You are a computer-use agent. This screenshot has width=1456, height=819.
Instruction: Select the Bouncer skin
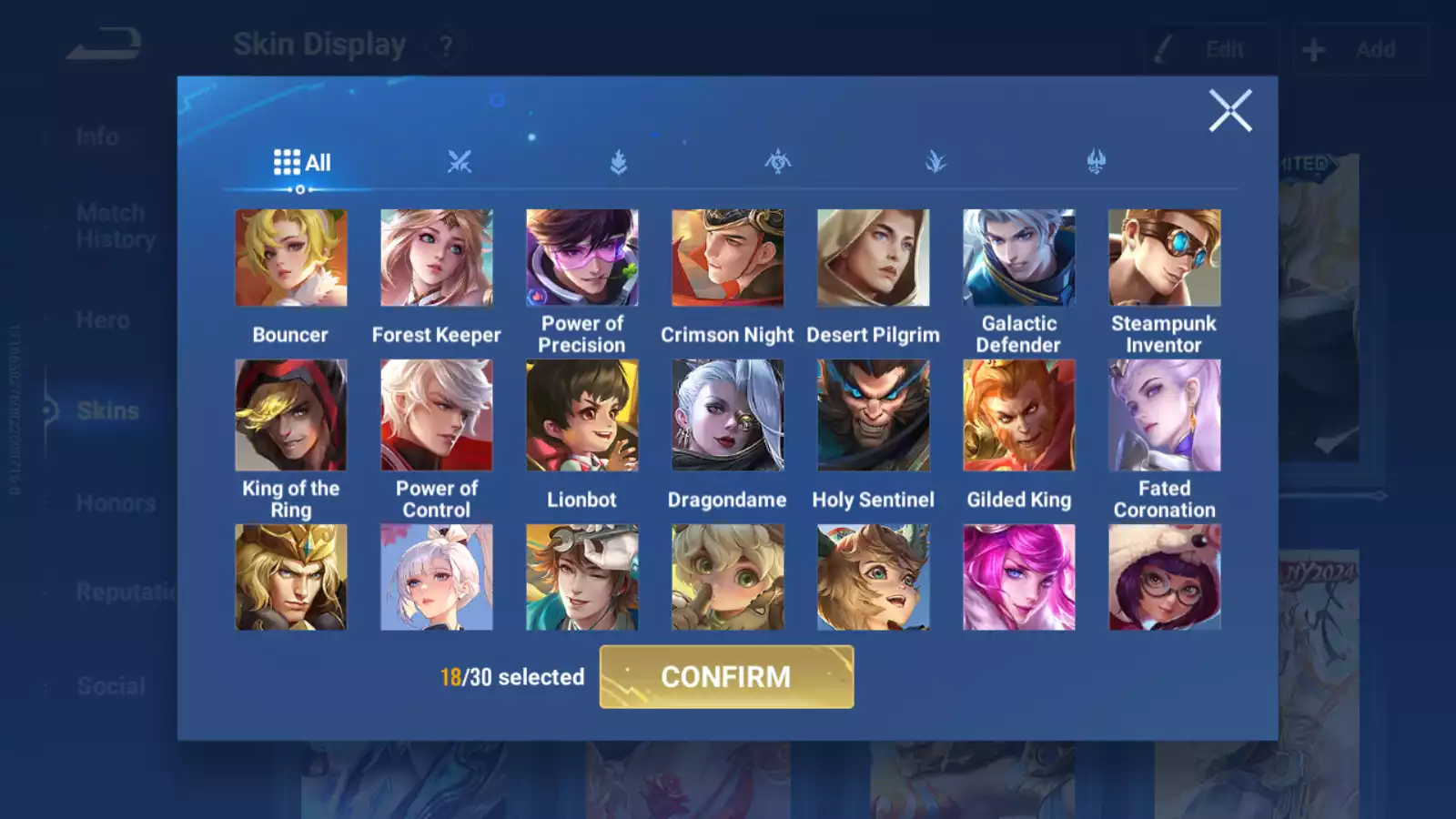tap(290, 258)
